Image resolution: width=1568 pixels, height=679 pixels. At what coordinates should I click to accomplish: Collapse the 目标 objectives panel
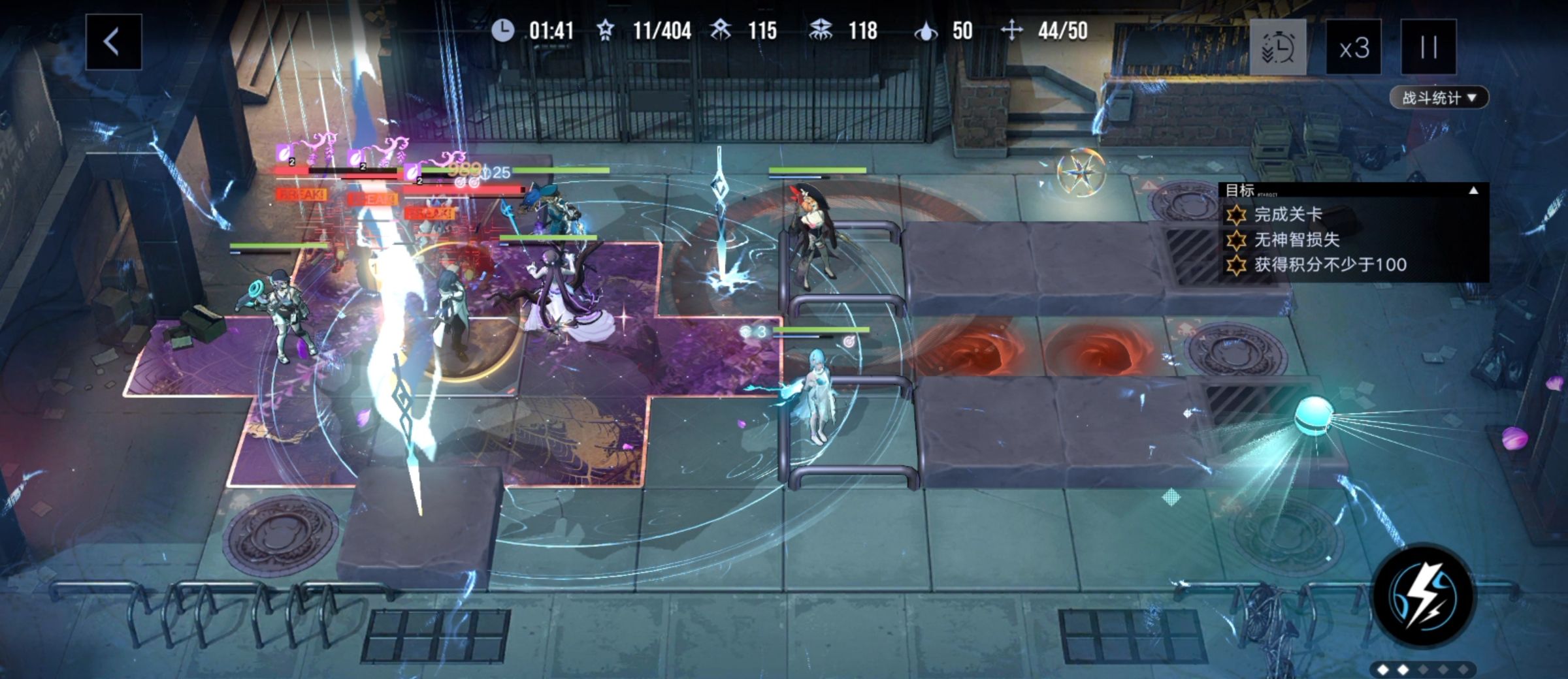1473,191
